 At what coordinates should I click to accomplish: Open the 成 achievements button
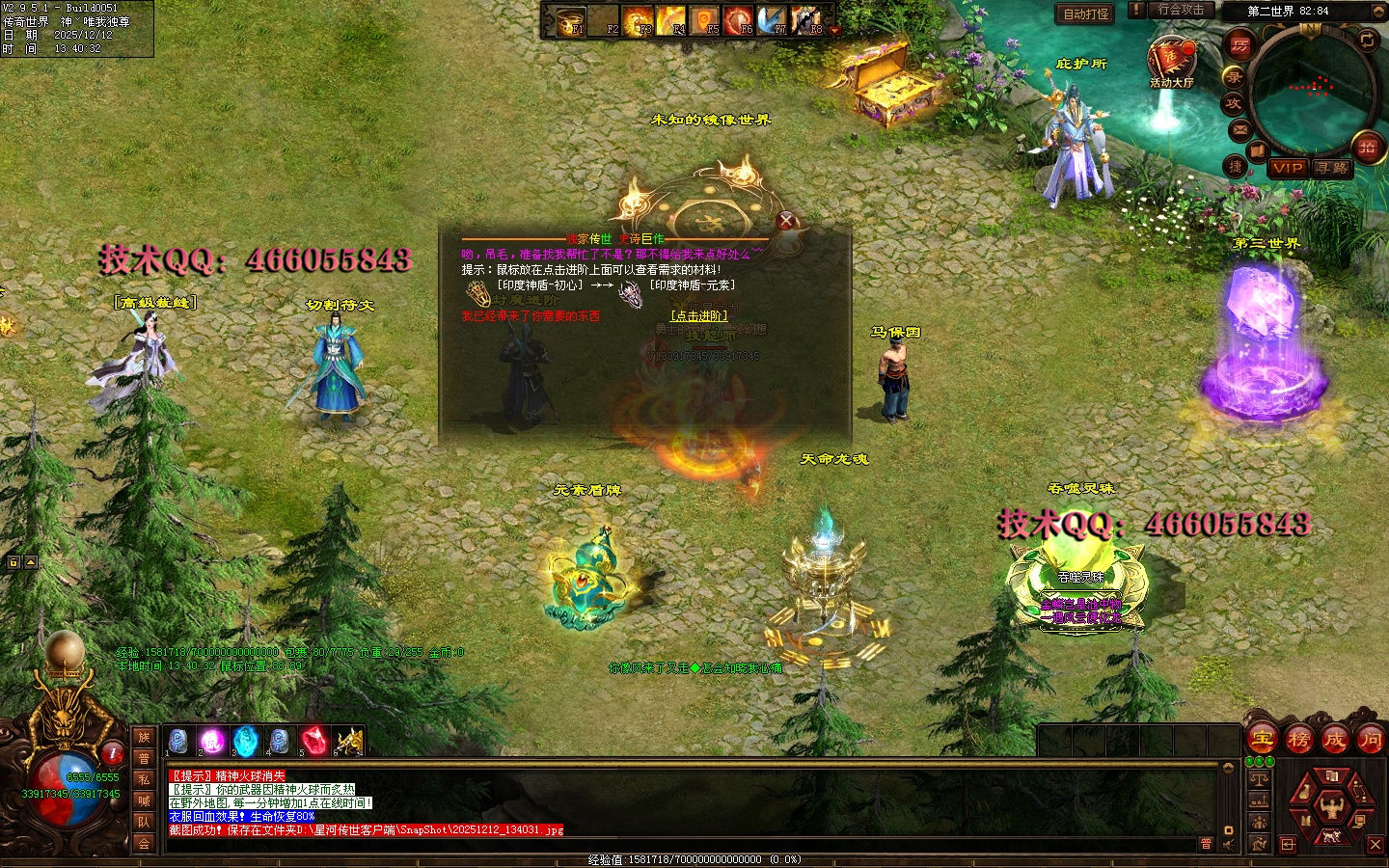[1335, 740]
